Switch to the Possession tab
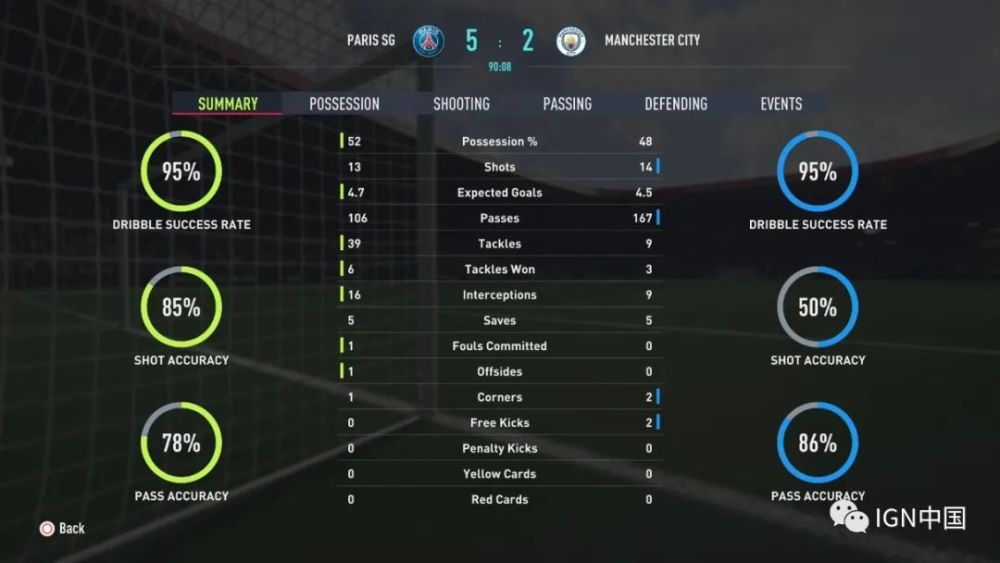The height and width of the screenshot is (563, 1000). coord(344,104)
